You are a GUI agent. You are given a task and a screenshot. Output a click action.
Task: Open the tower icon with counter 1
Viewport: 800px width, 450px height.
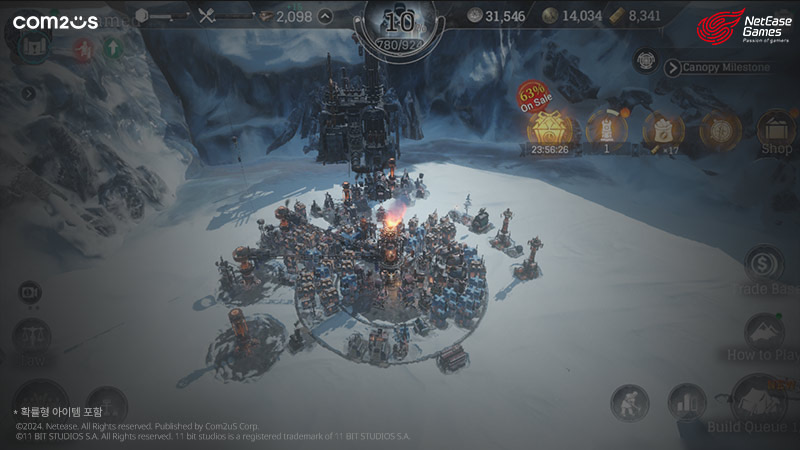[x=606, y=130]
